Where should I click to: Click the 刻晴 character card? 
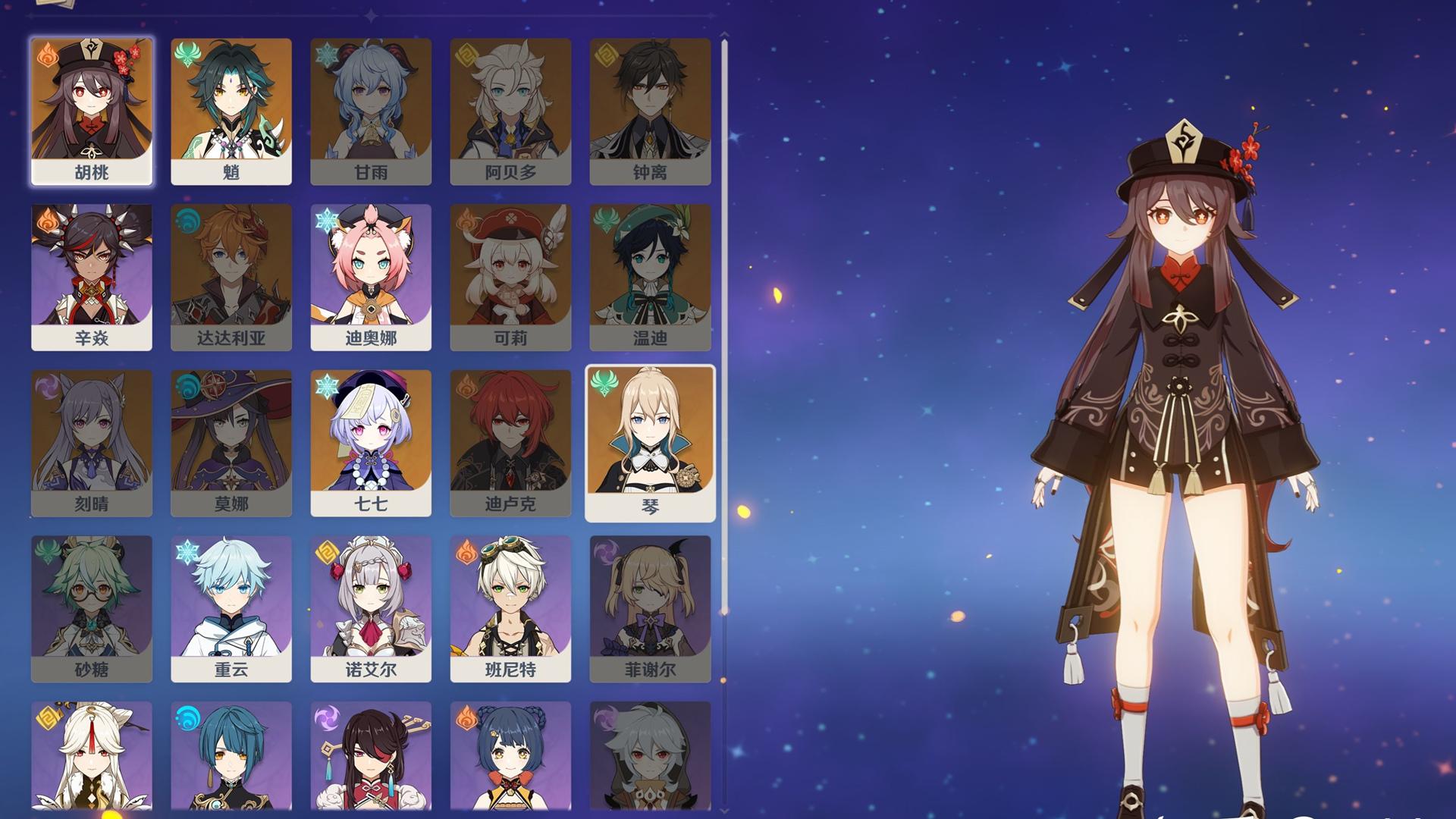coord(92,443)
